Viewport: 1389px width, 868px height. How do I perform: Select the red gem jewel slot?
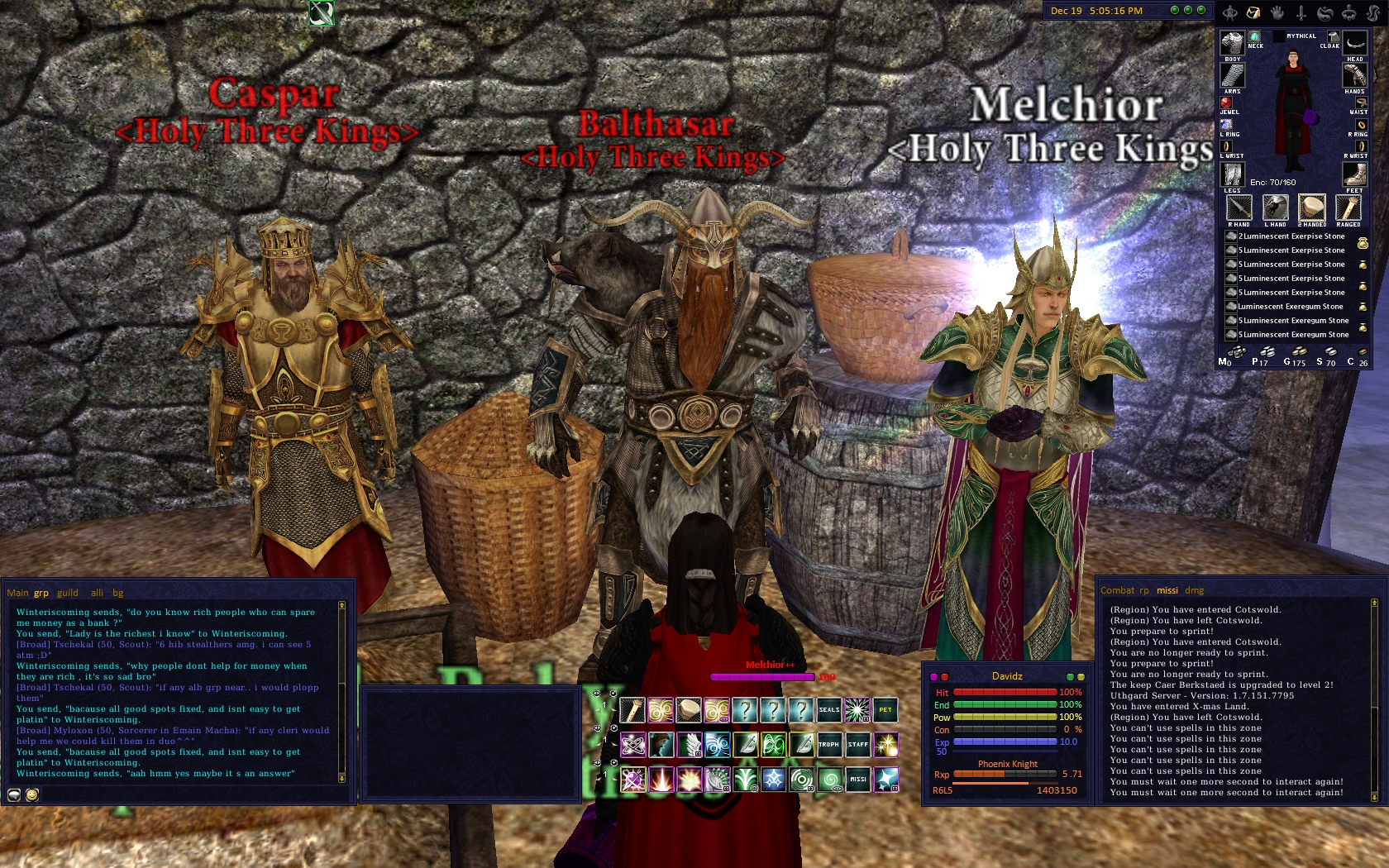click(x=1226, y=103)
